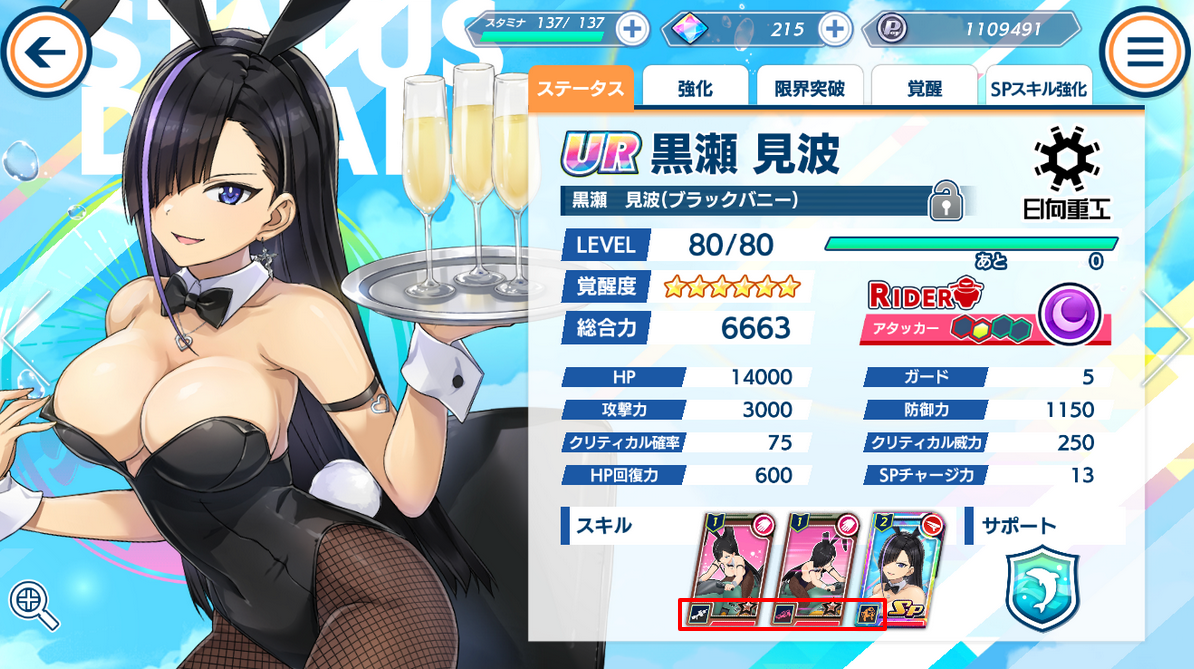Show the SPスキル強化 tab
1194x669 pixels.
[1037, 88]
